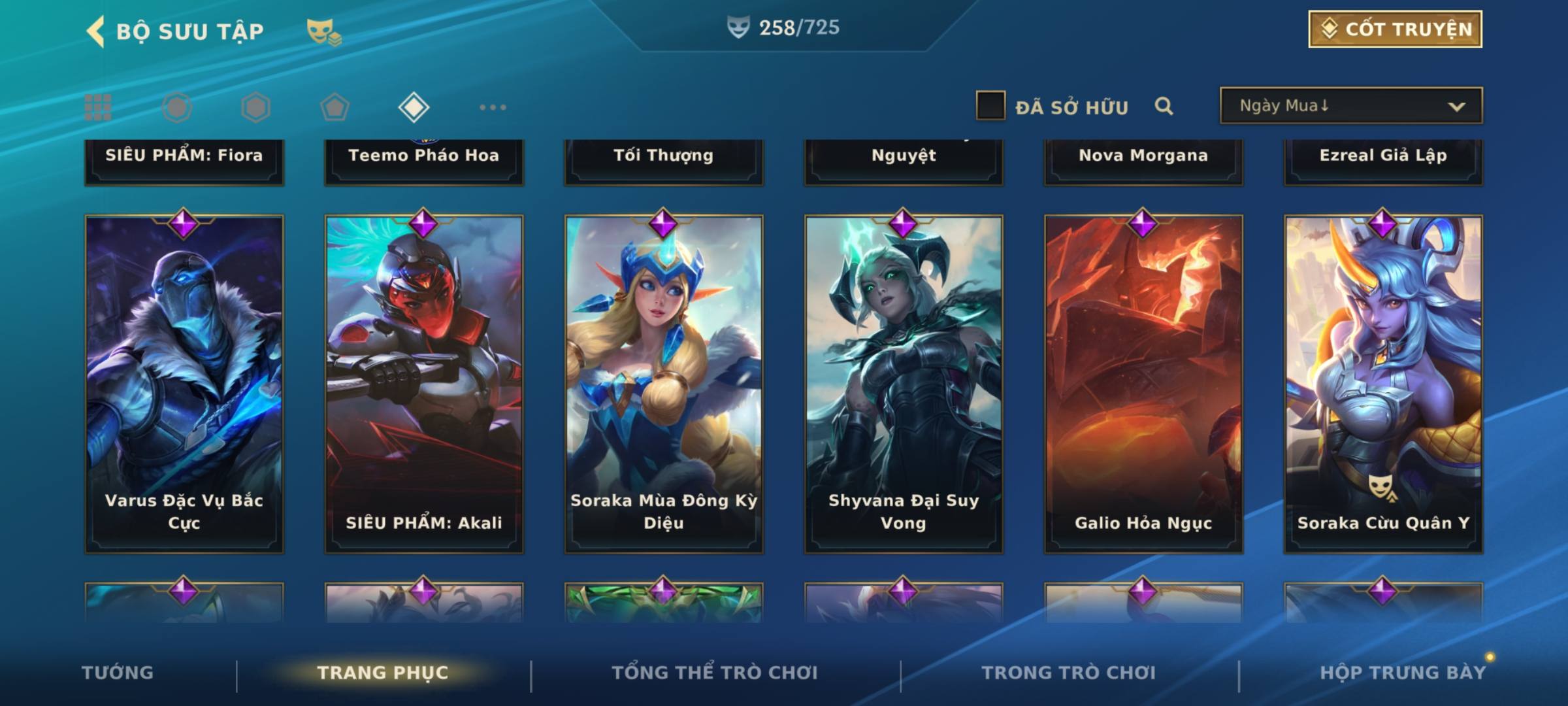Select the grid all-skins filter icon
This screenshot has height=706, width=1568.
(x=98, y=107)
